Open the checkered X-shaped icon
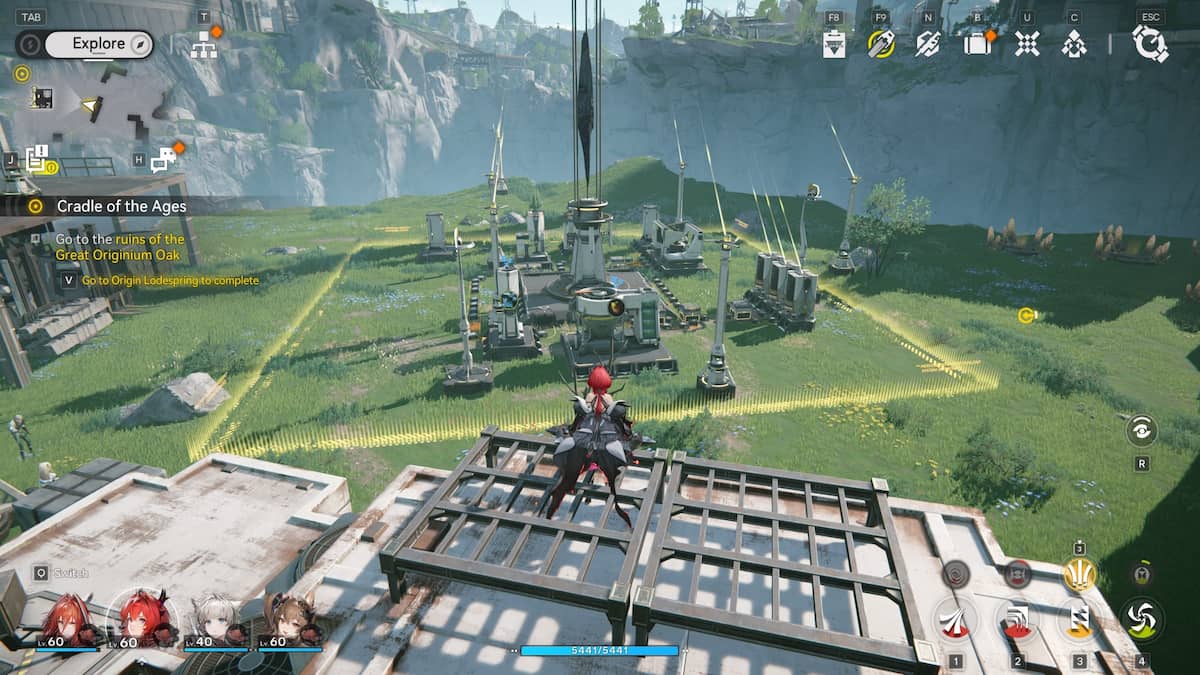 coord(1027,44)
